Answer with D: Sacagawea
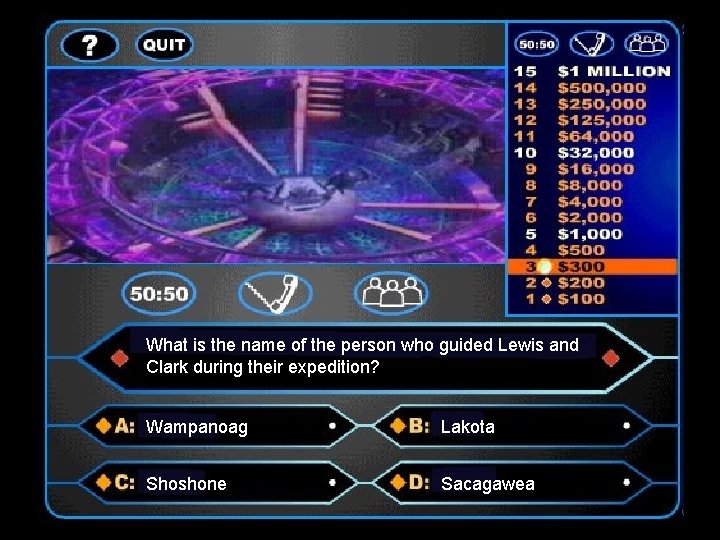 (510, 483)
